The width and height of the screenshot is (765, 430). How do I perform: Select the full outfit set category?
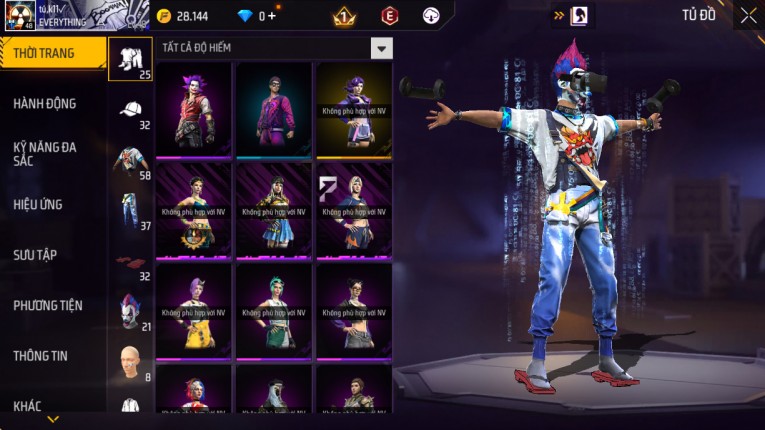130,59
